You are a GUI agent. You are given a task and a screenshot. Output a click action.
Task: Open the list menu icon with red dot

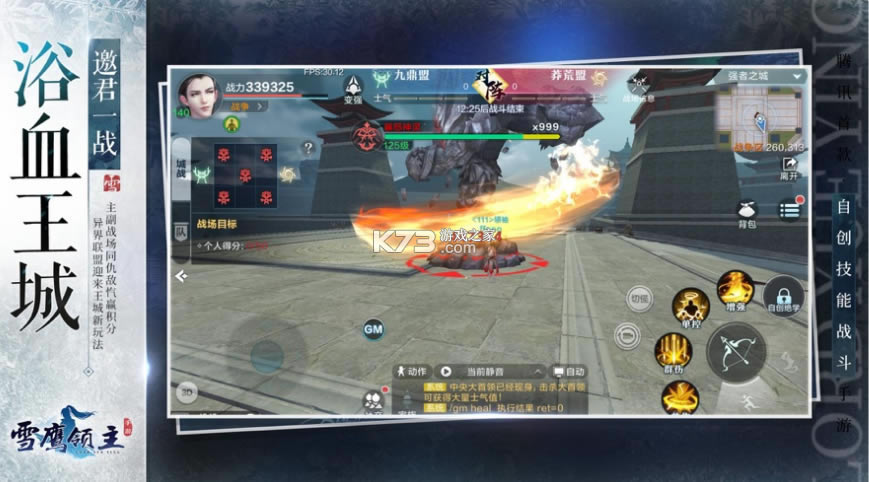pyautogui.click(x=790, y=210)
